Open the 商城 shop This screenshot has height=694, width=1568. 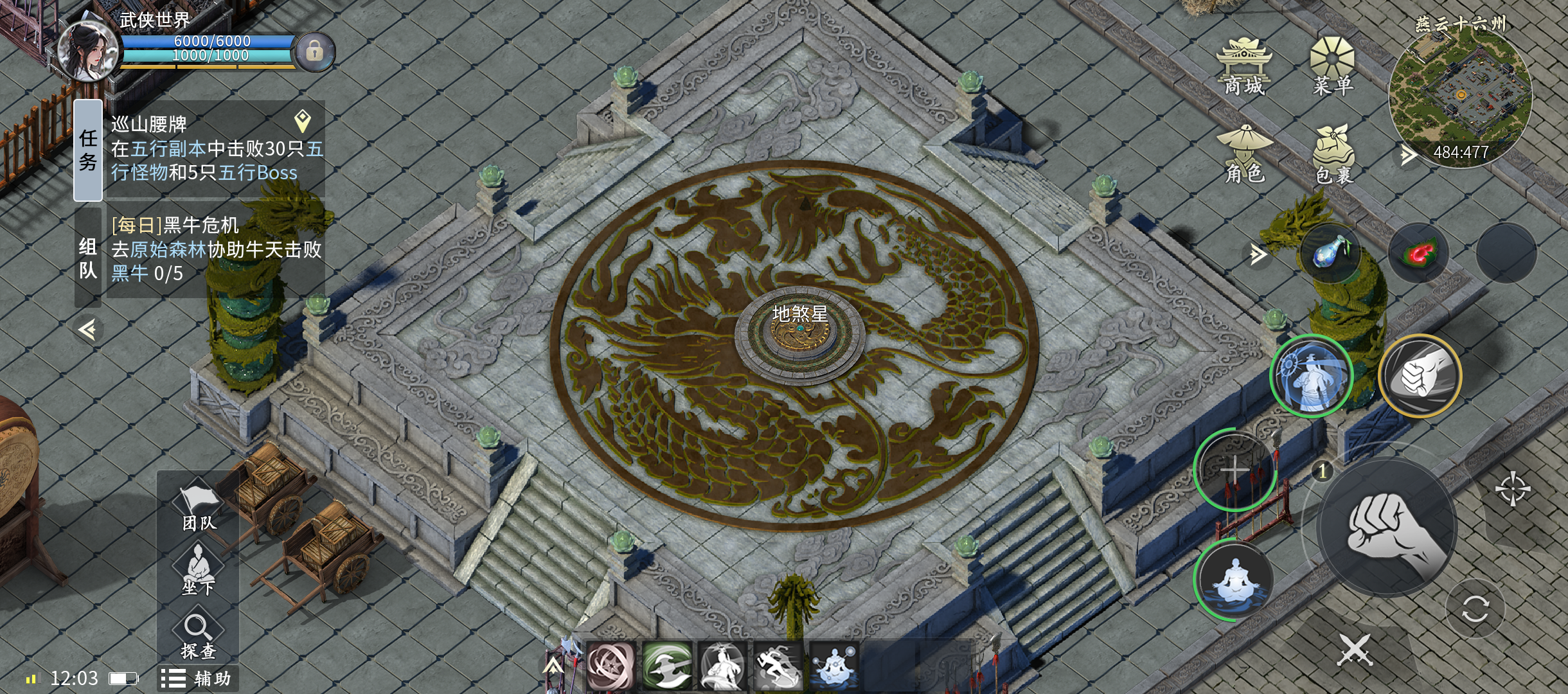coord(1243,67)
